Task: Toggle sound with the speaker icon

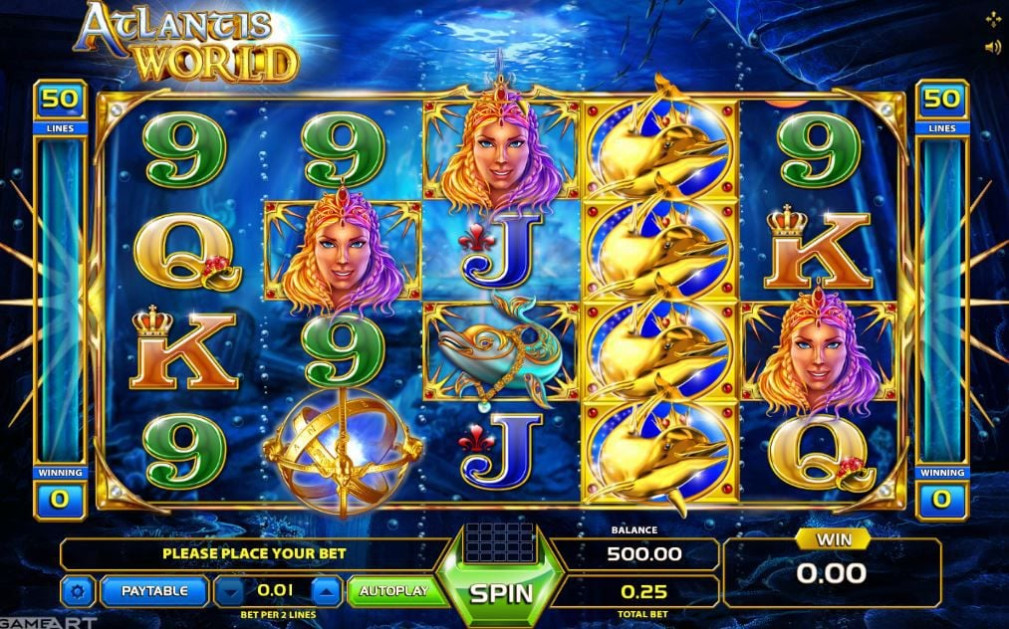Action: tap(992, 47)
